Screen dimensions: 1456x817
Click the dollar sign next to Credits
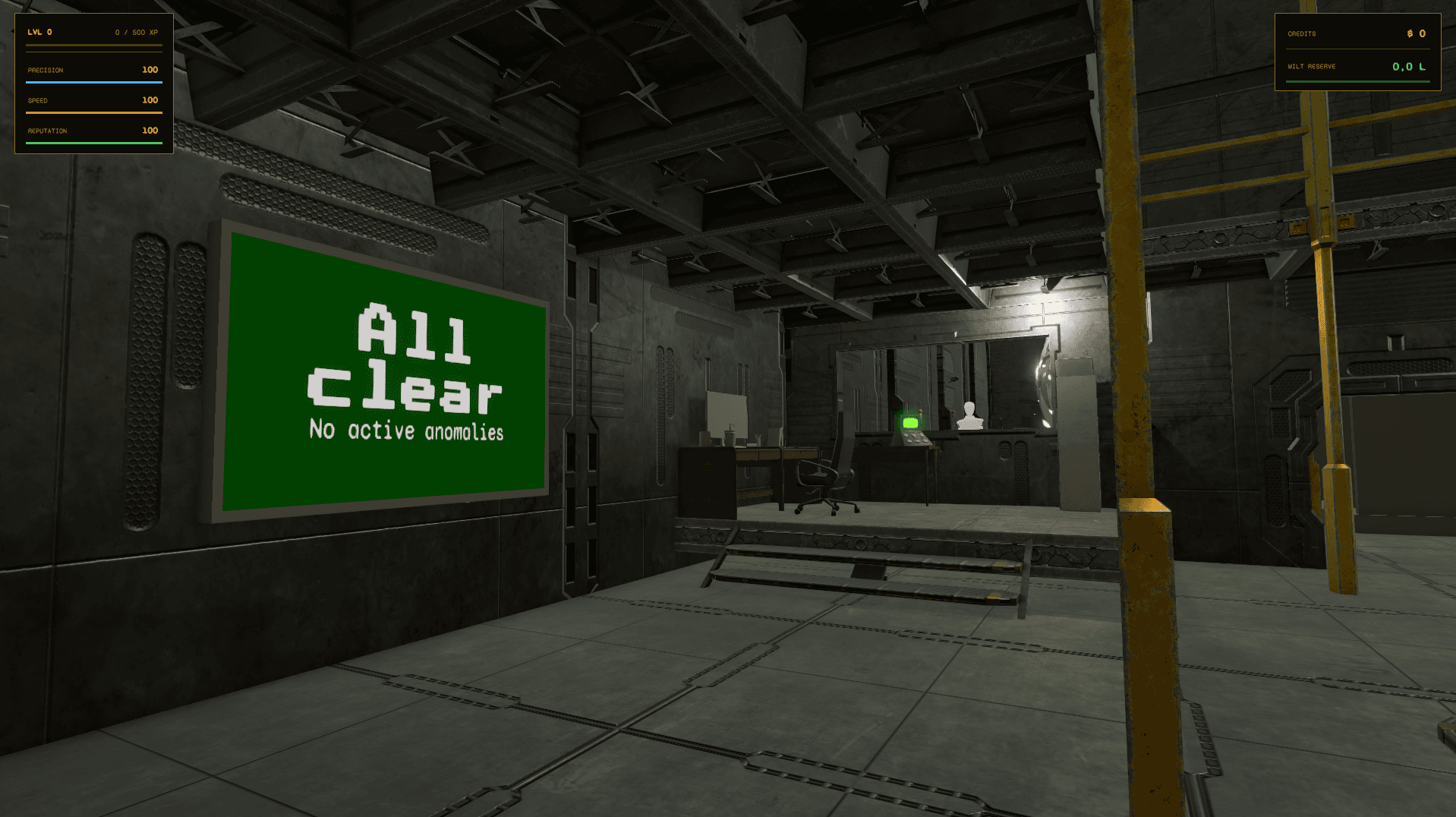point(1411,33)
